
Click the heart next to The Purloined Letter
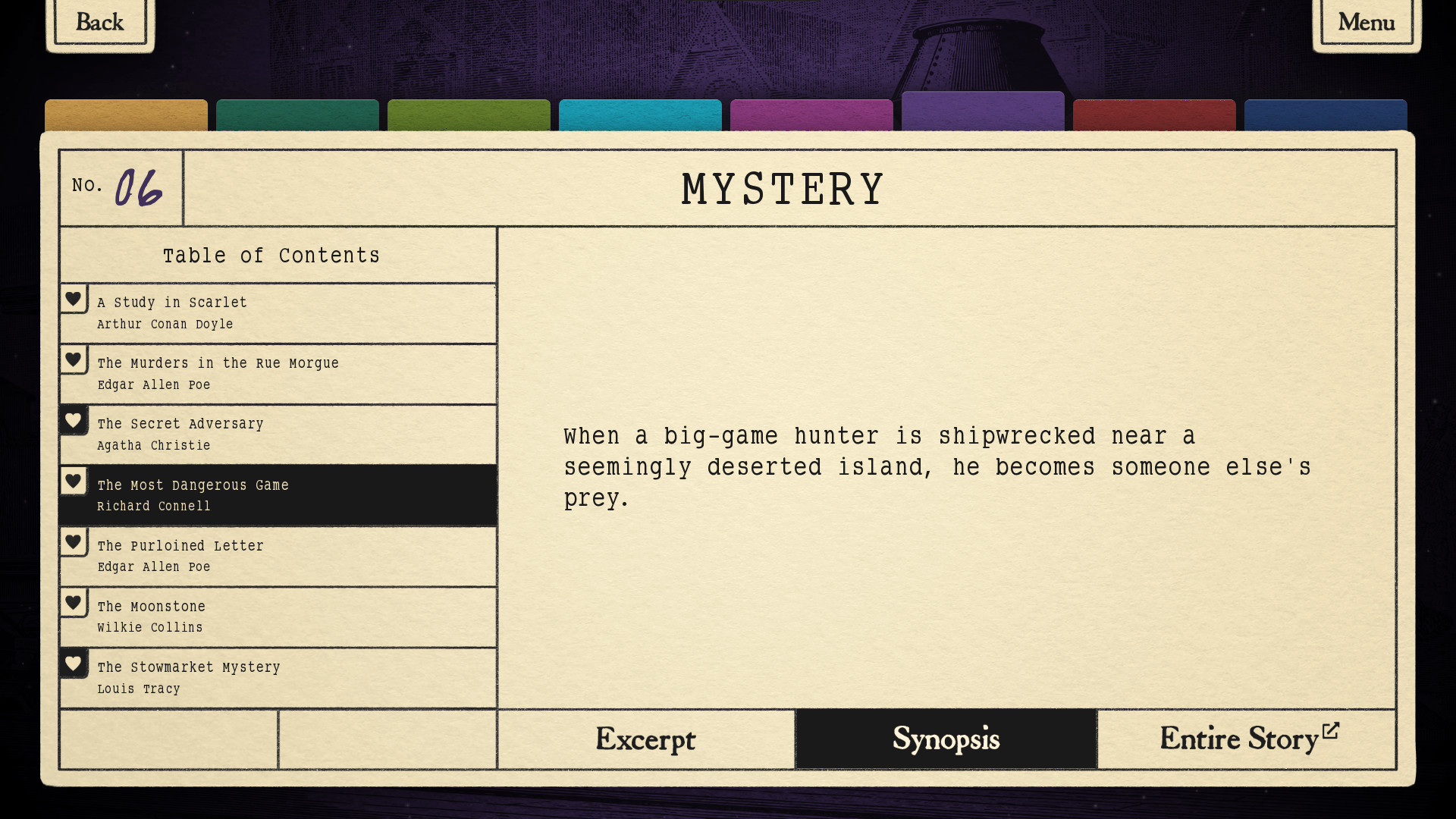pyautogui.click(x=74, y=541)
